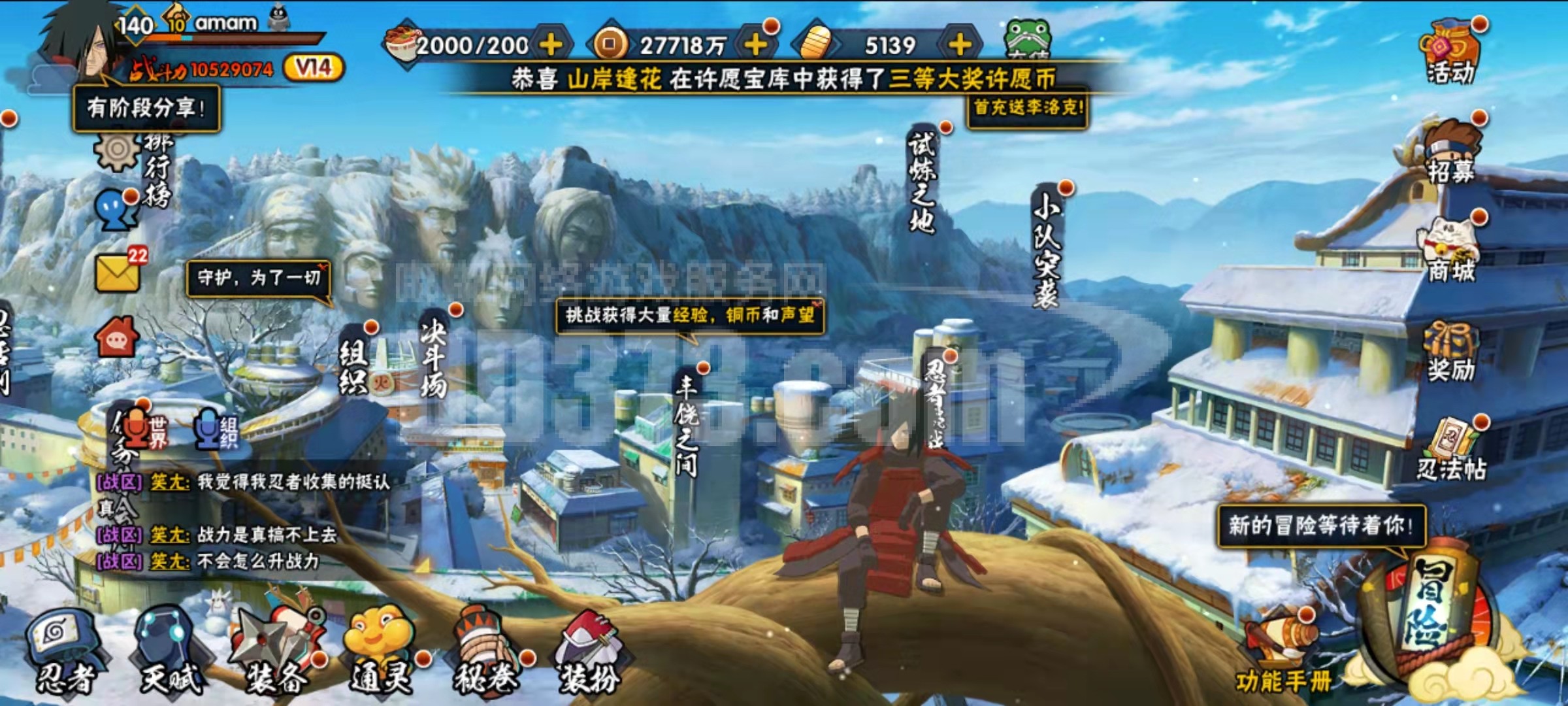Open the 忍者 ninja menu

pos(64,652)
